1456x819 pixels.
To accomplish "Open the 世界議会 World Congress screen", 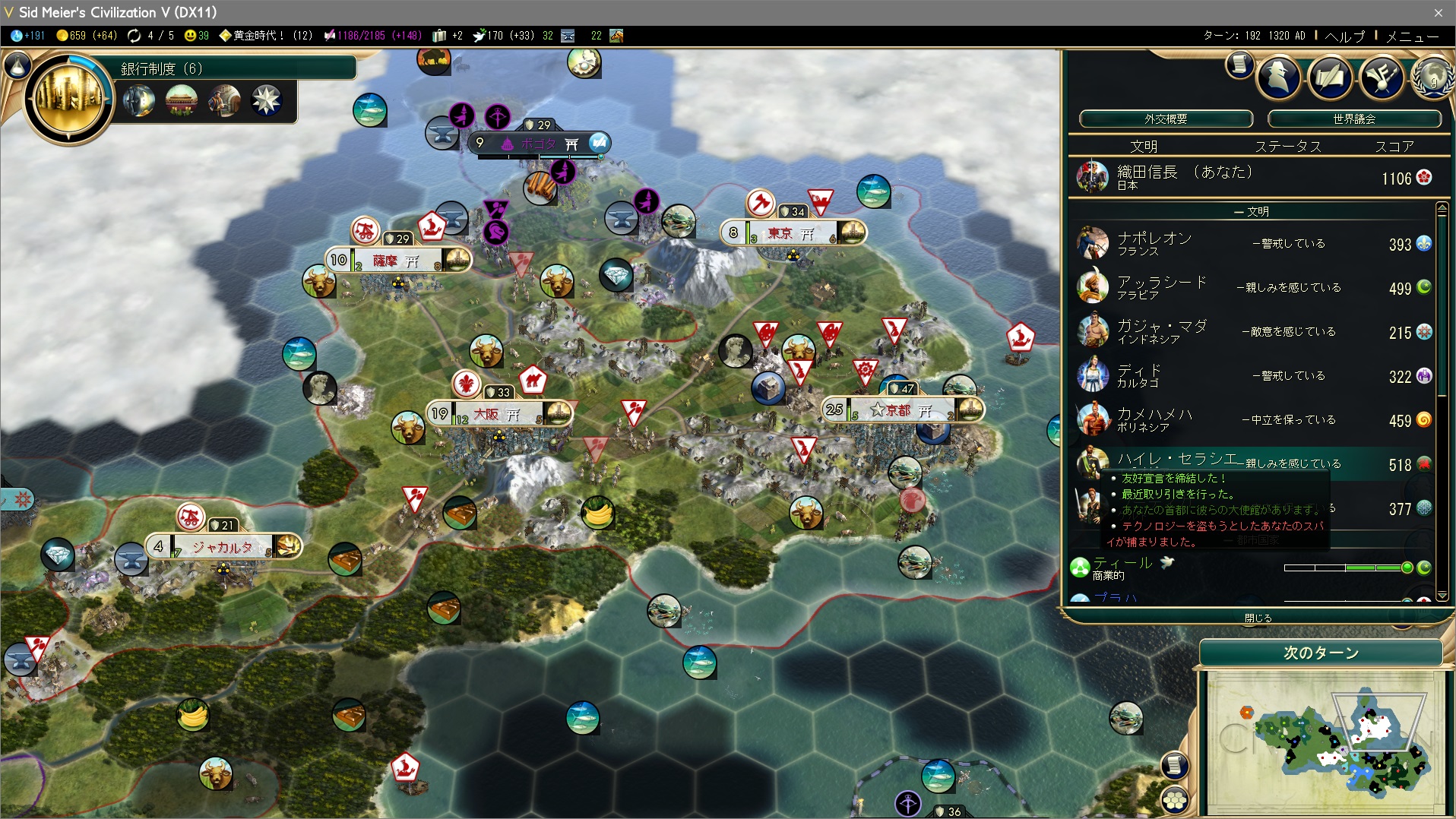I will point(1354,119).
